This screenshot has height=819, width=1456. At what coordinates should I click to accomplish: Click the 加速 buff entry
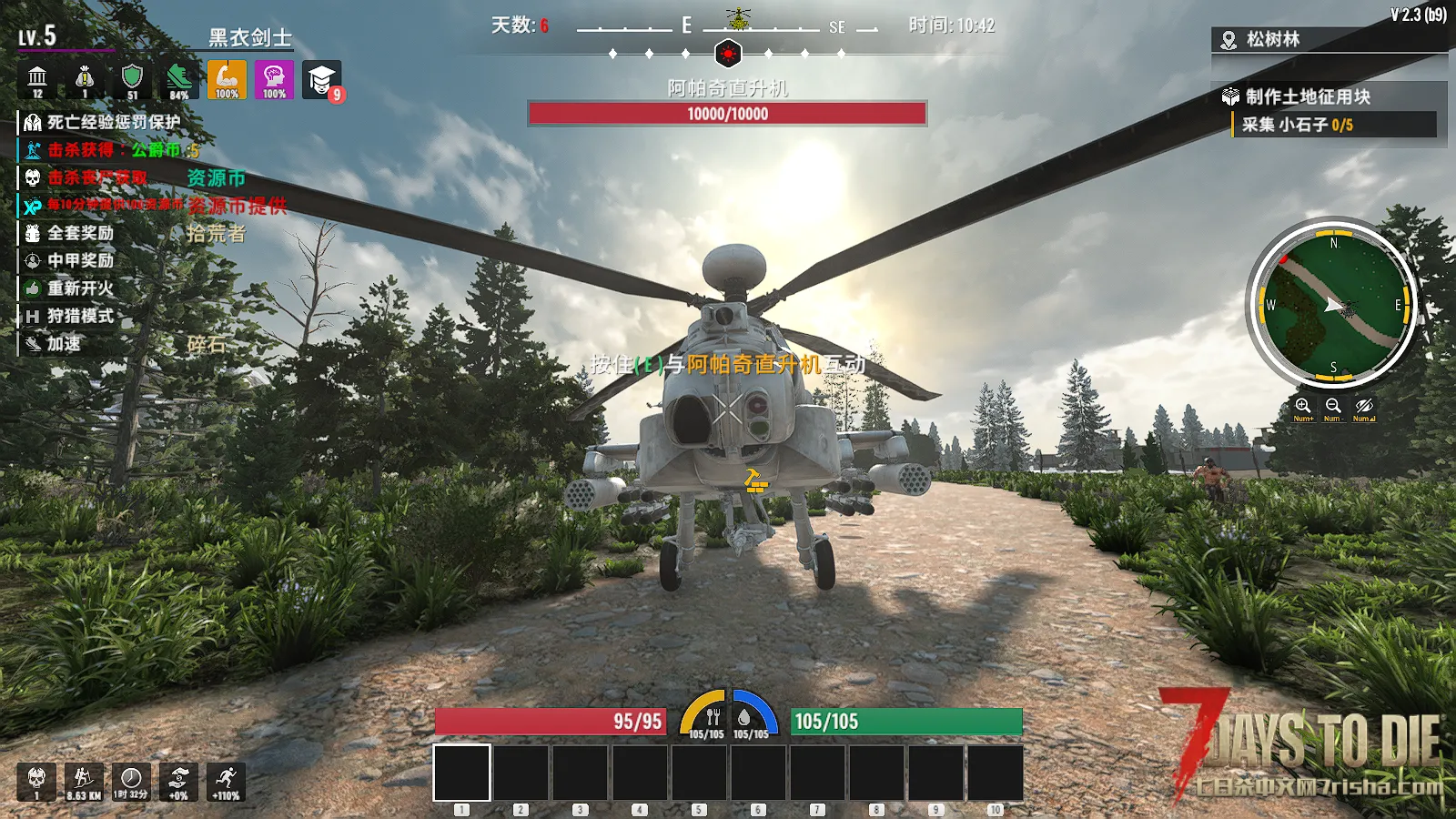[64, 343]
